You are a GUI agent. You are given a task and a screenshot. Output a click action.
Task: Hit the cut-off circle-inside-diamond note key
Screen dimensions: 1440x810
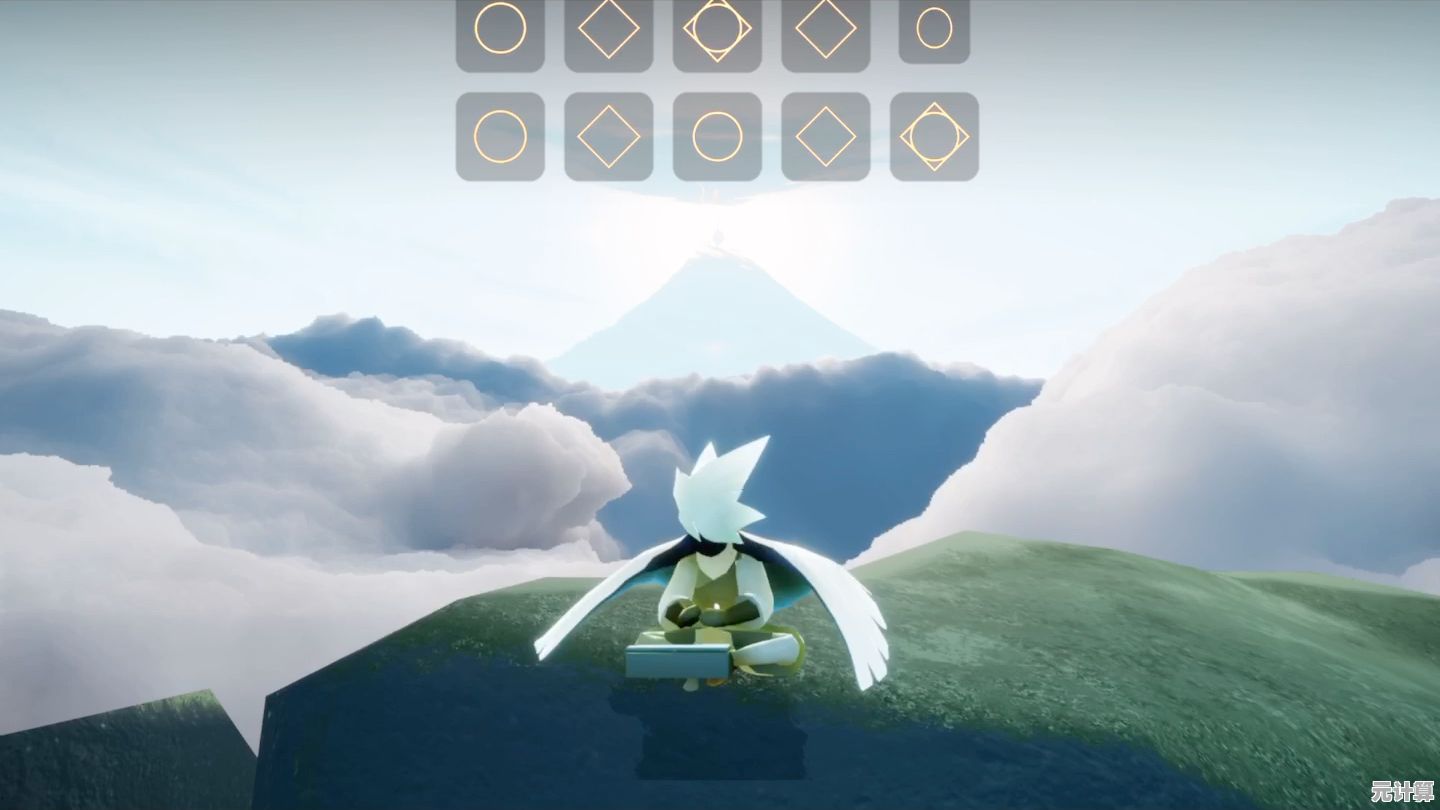[717, 30]
